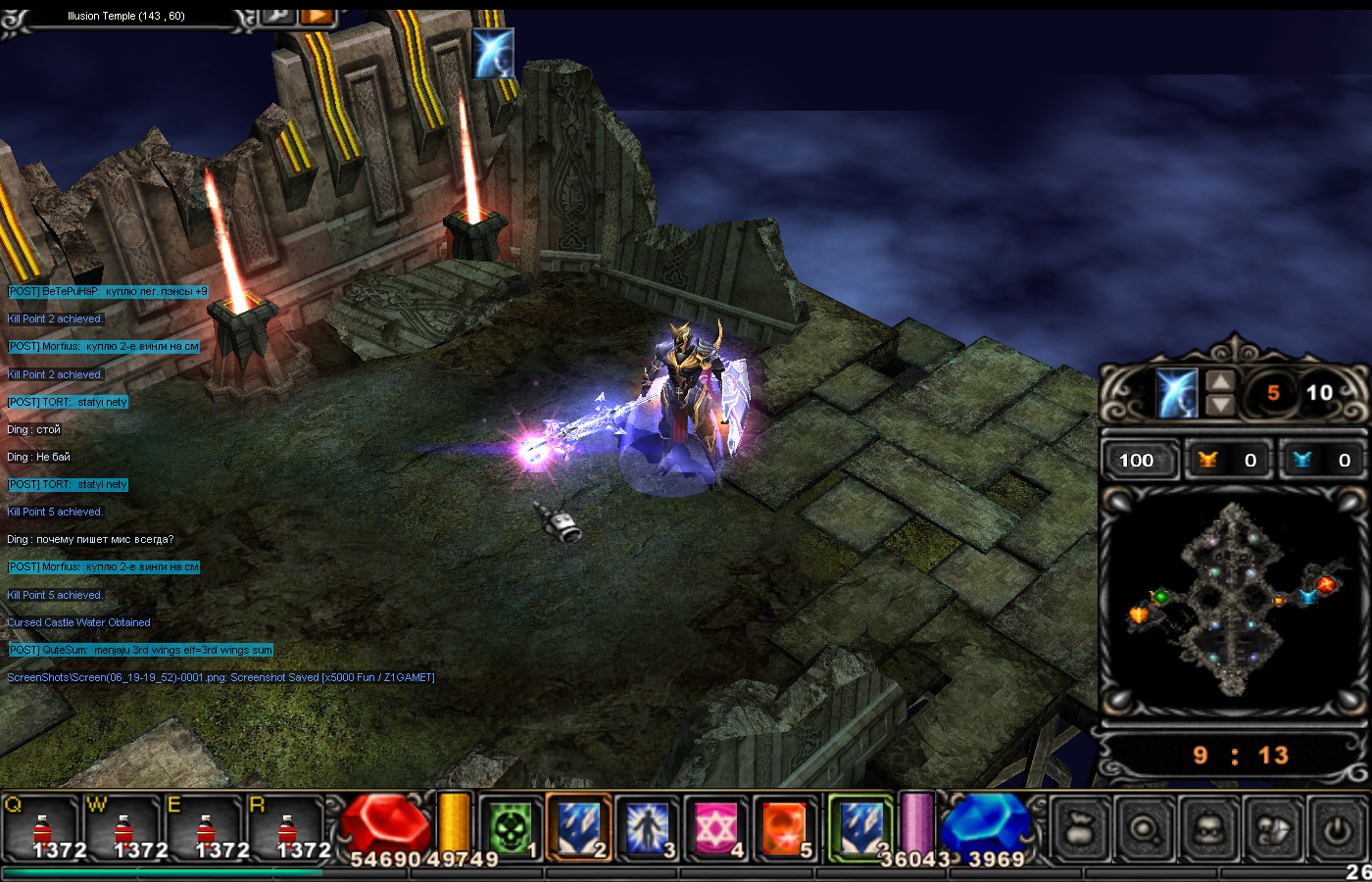Use the potion in slot R
This screenshot has height=882, width=1372.
[x=286, y=828]
